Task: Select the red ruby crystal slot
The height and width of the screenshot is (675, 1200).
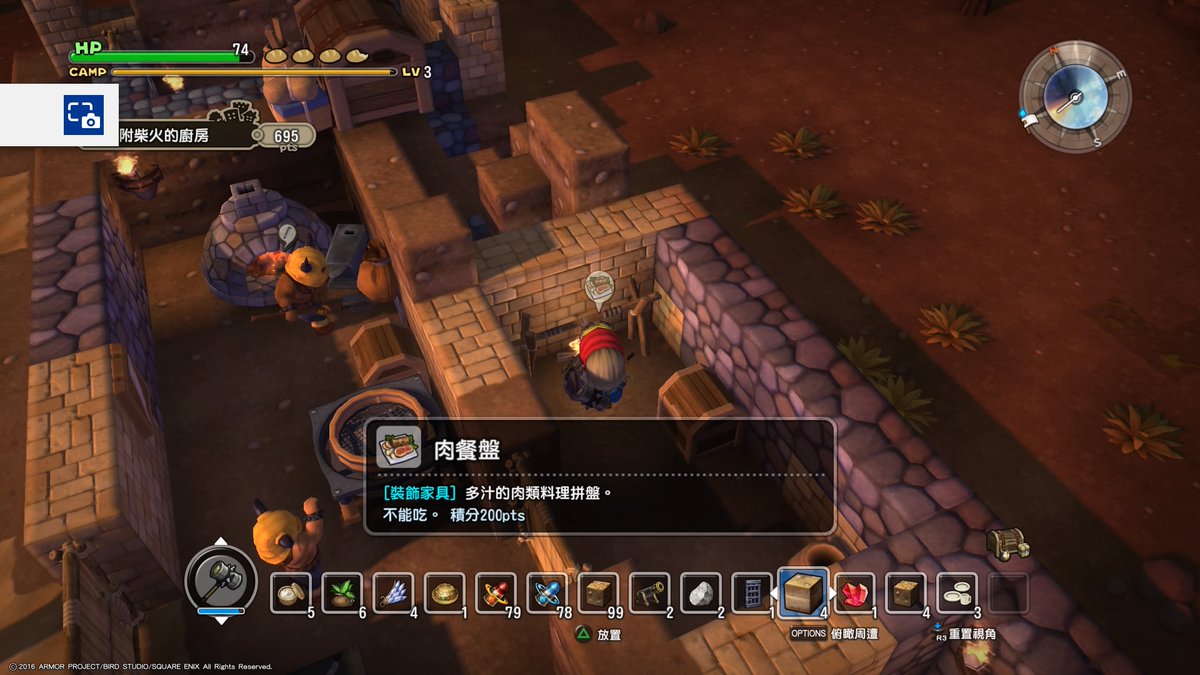Action: pos(855,592)
